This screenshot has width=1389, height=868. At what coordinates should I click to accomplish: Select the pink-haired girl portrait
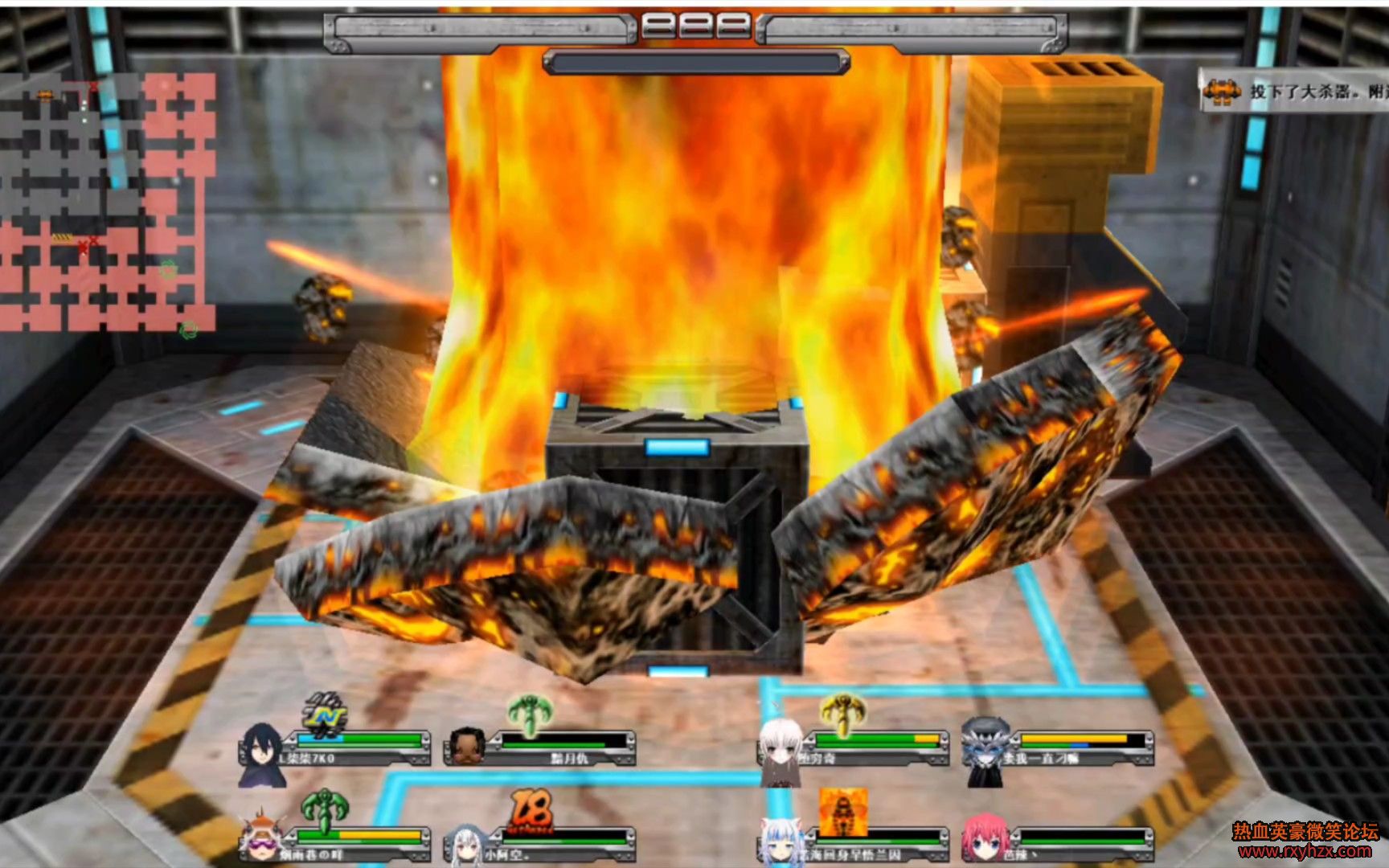pyautogui.click(x=984, y=840)
